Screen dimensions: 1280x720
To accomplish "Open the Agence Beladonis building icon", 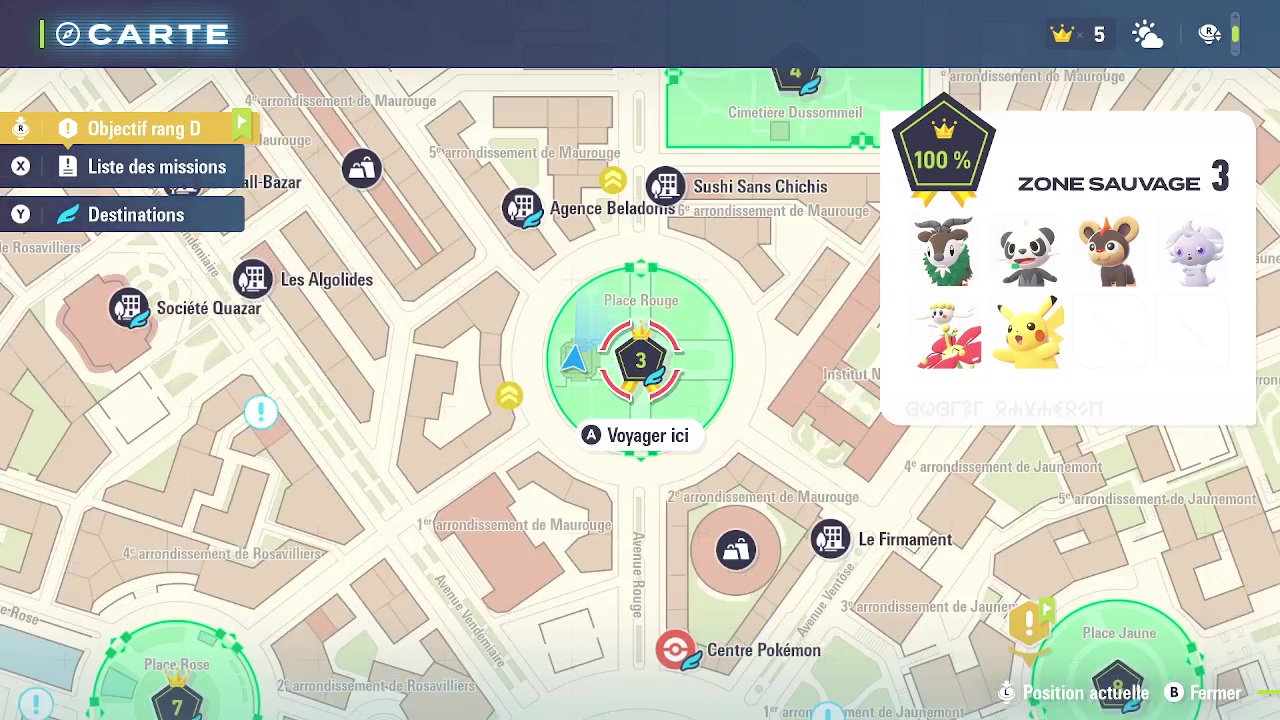I will [x=522, y=208].
